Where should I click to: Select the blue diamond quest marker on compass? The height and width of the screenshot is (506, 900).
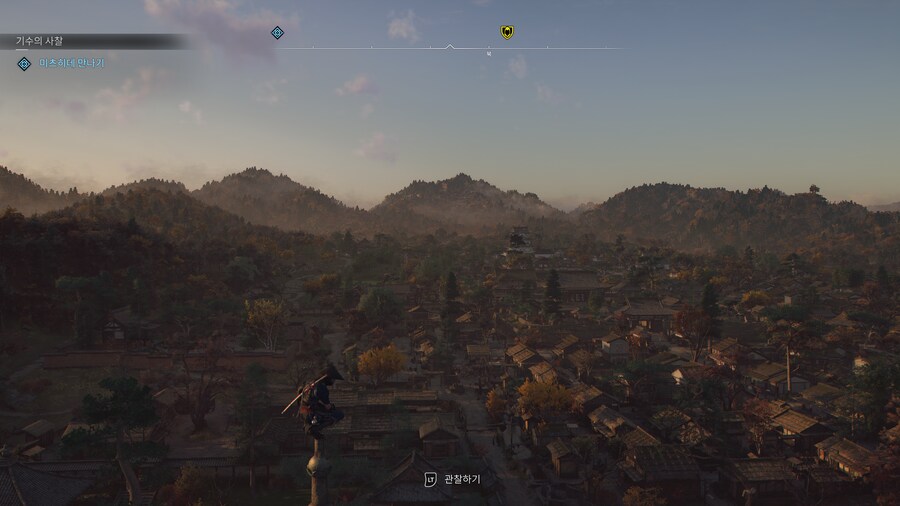click(277, 33)
